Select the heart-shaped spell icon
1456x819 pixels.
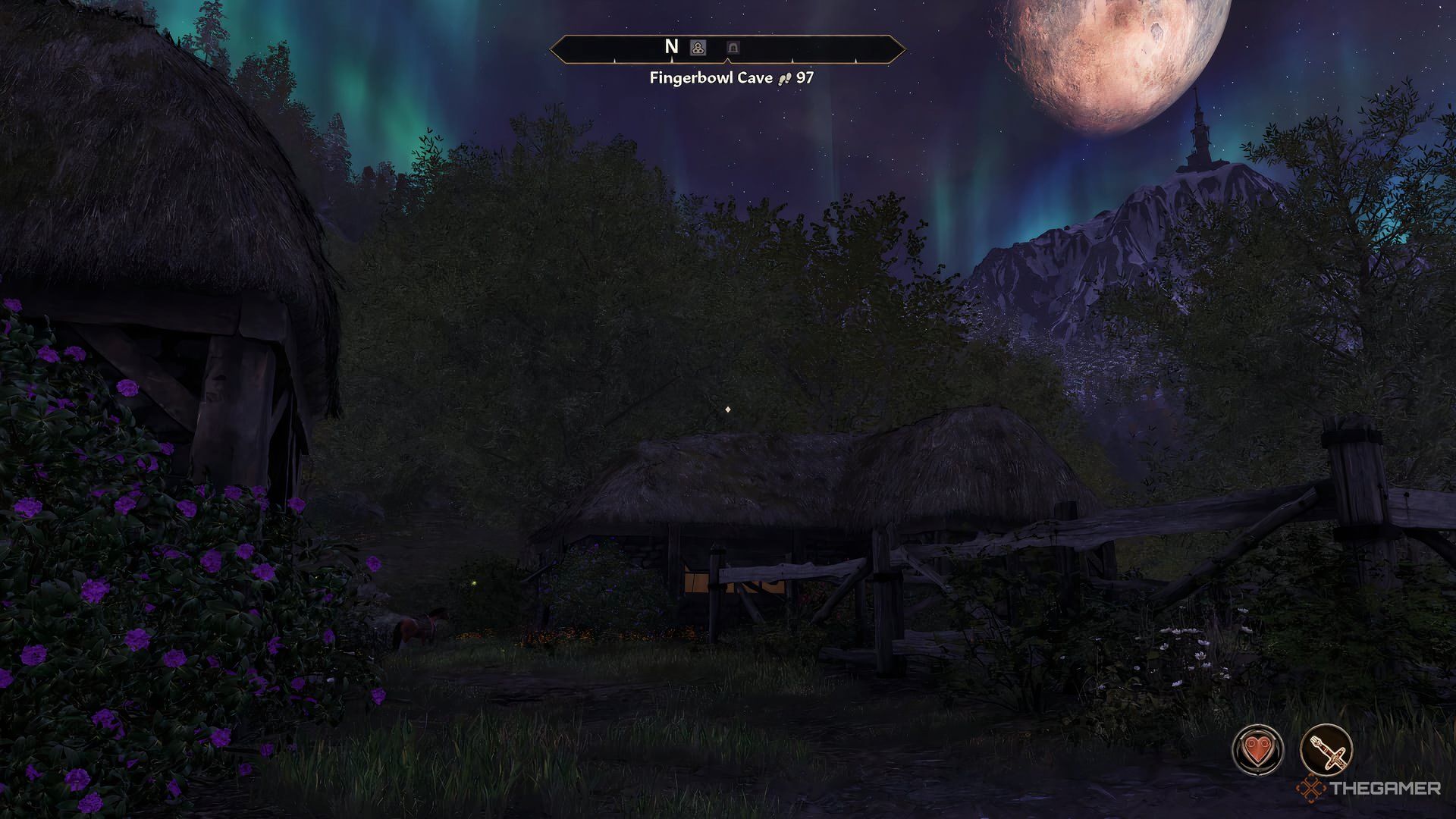pyautogui.click(x=1257, y=750)
